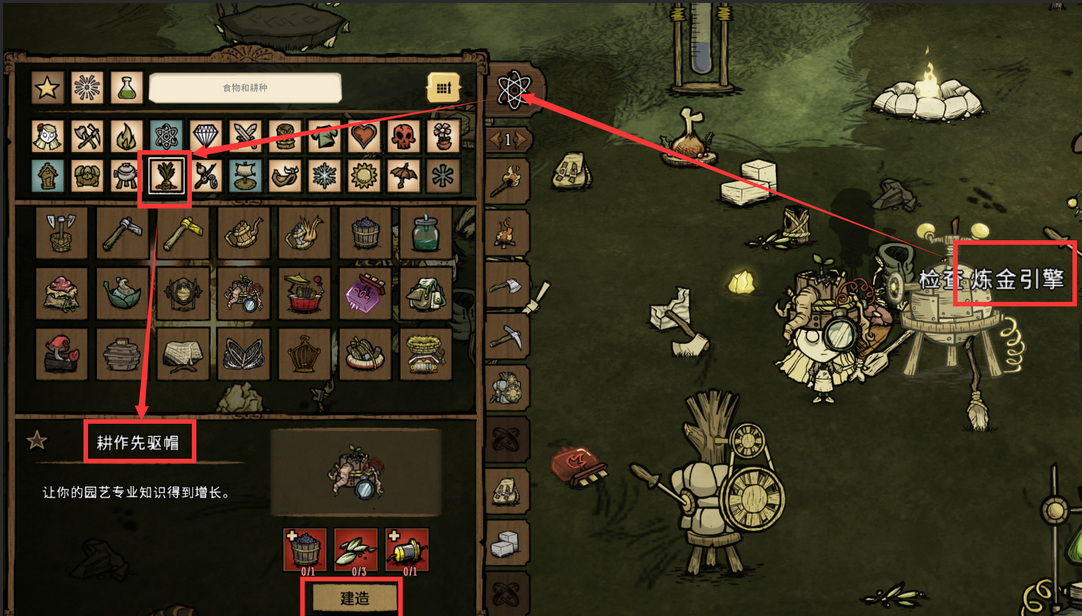Open the favorites star filter

pyautogui.click(x=48, y=88)
